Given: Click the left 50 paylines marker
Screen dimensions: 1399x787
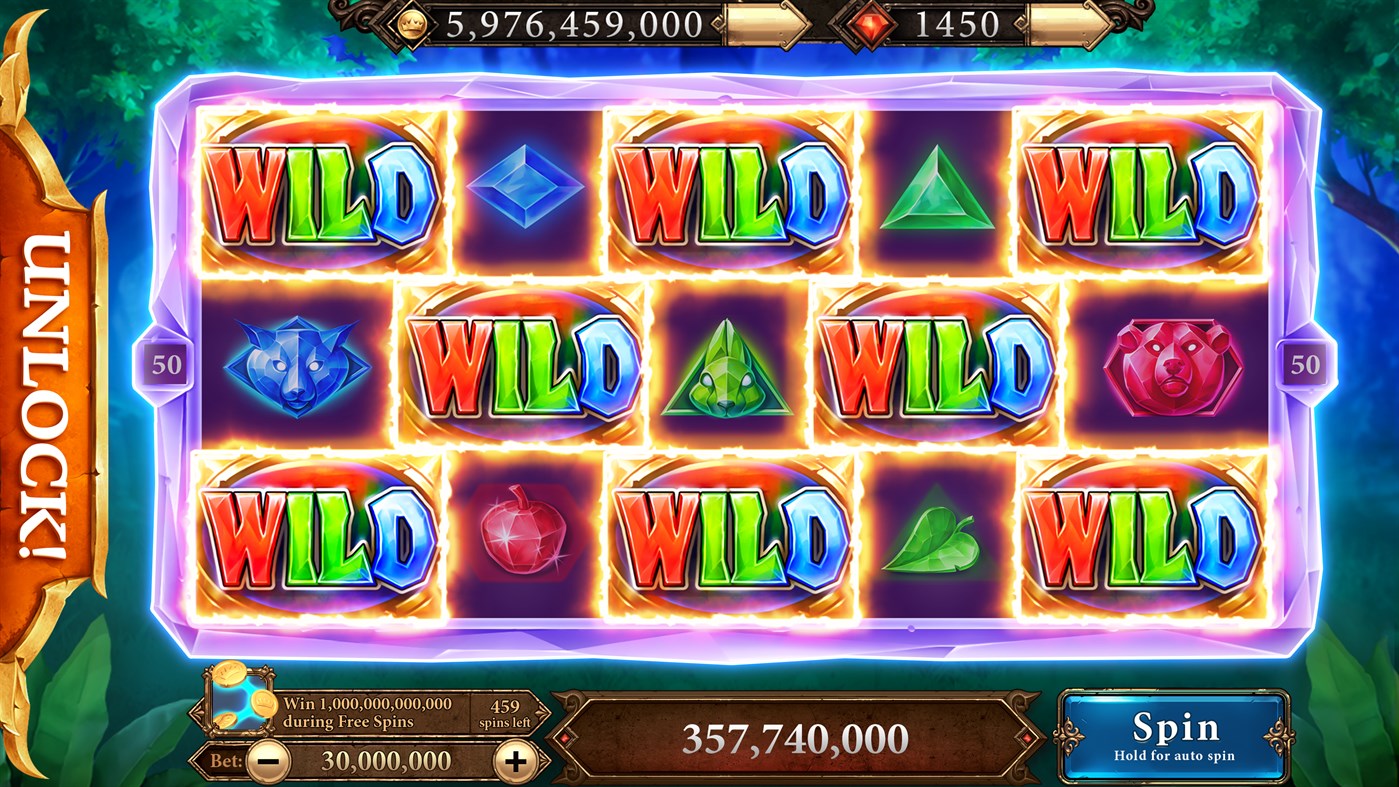Looking at the screenshot, I should click(166, 363).
